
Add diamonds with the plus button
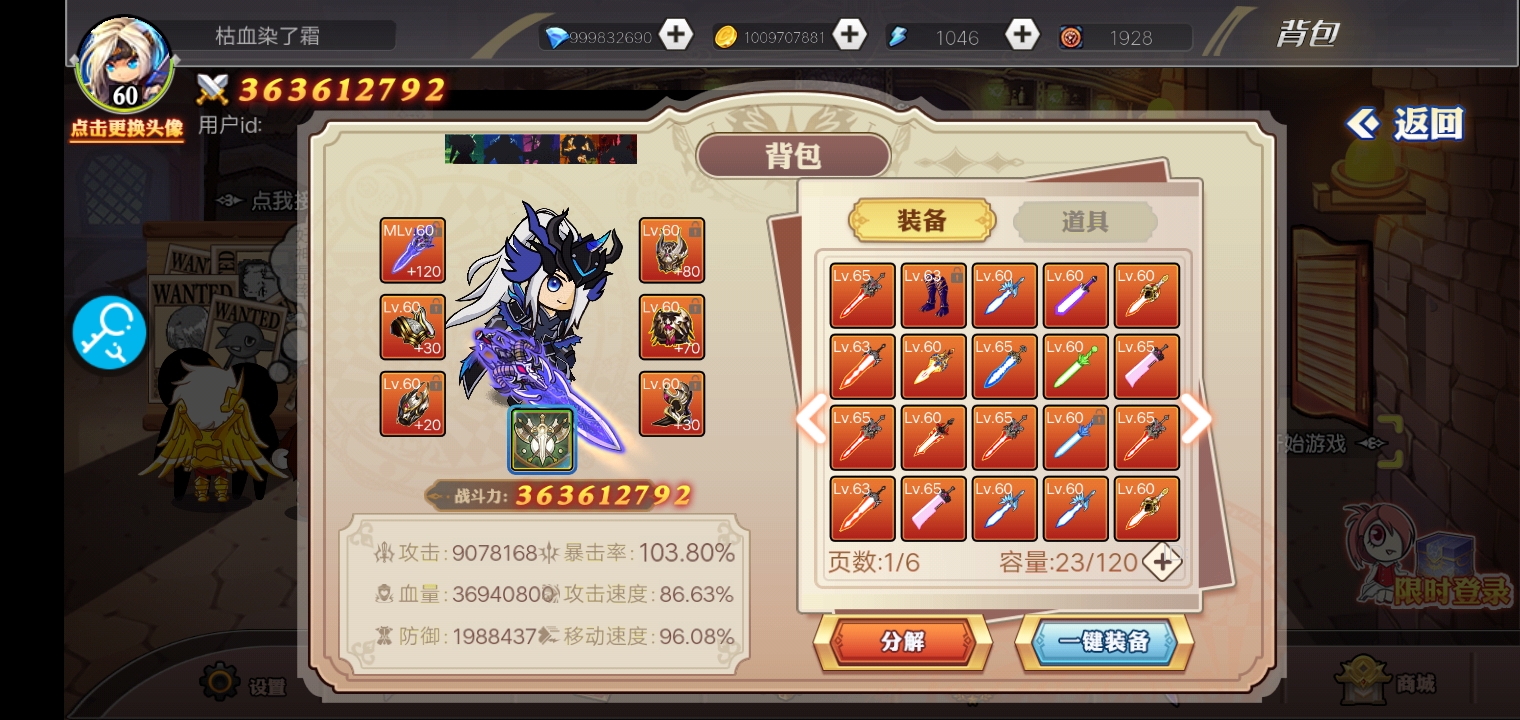tap(676, 36)
